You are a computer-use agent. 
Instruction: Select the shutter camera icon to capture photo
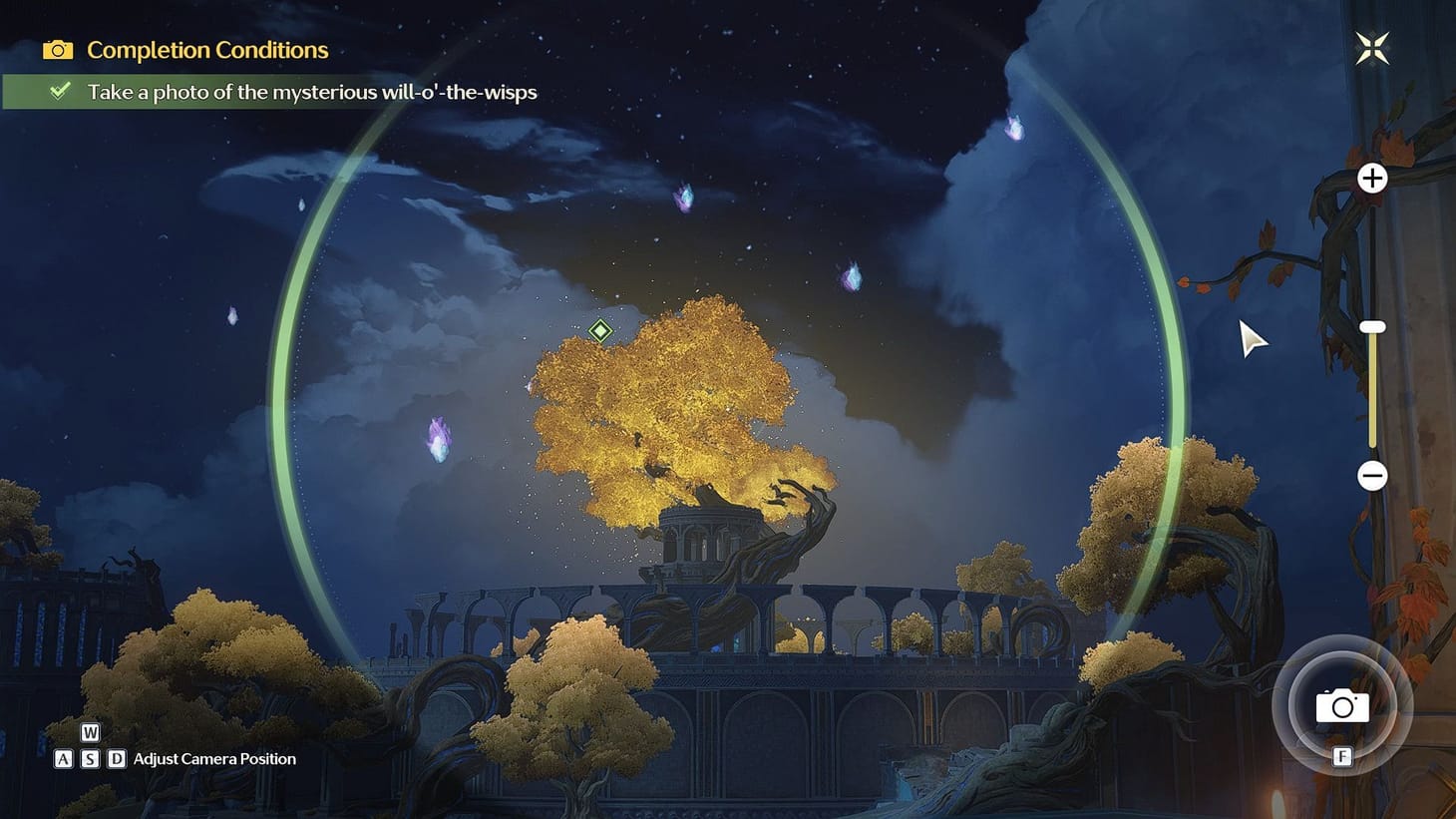tap(1341, 706)
